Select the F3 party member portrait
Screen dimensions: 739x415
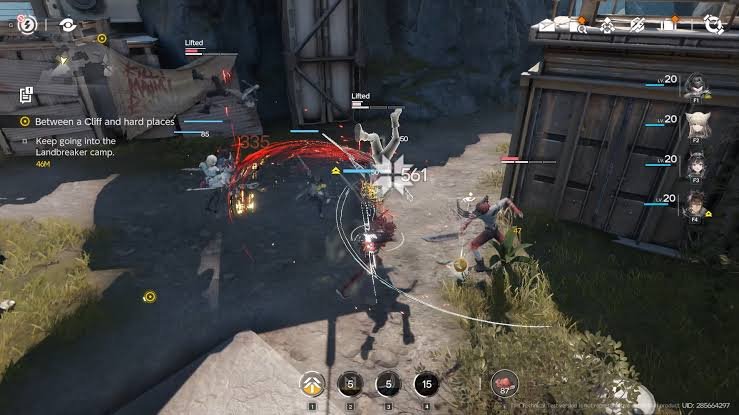point(693,165)
